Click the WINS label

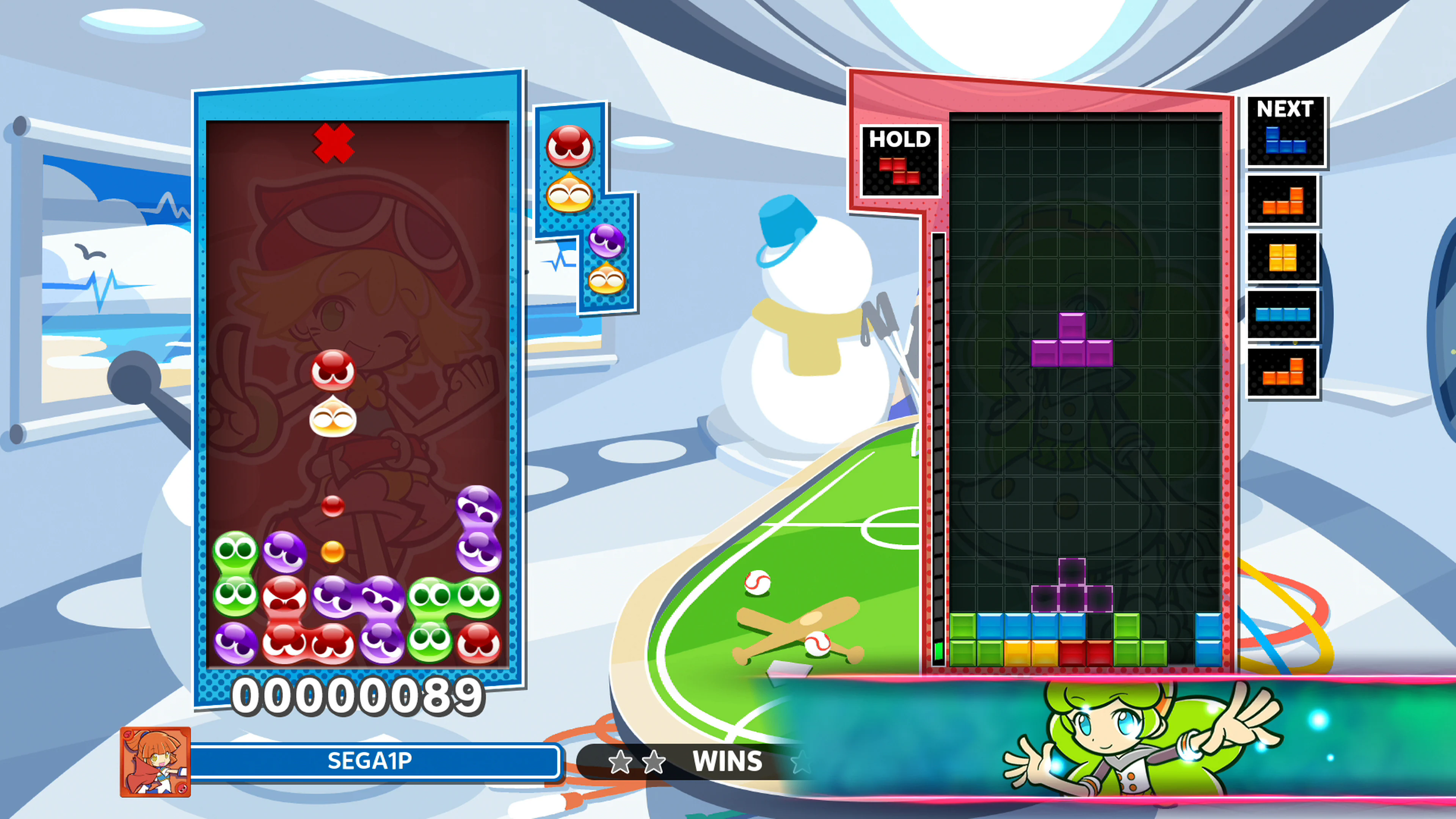click(x=725, y=761)
